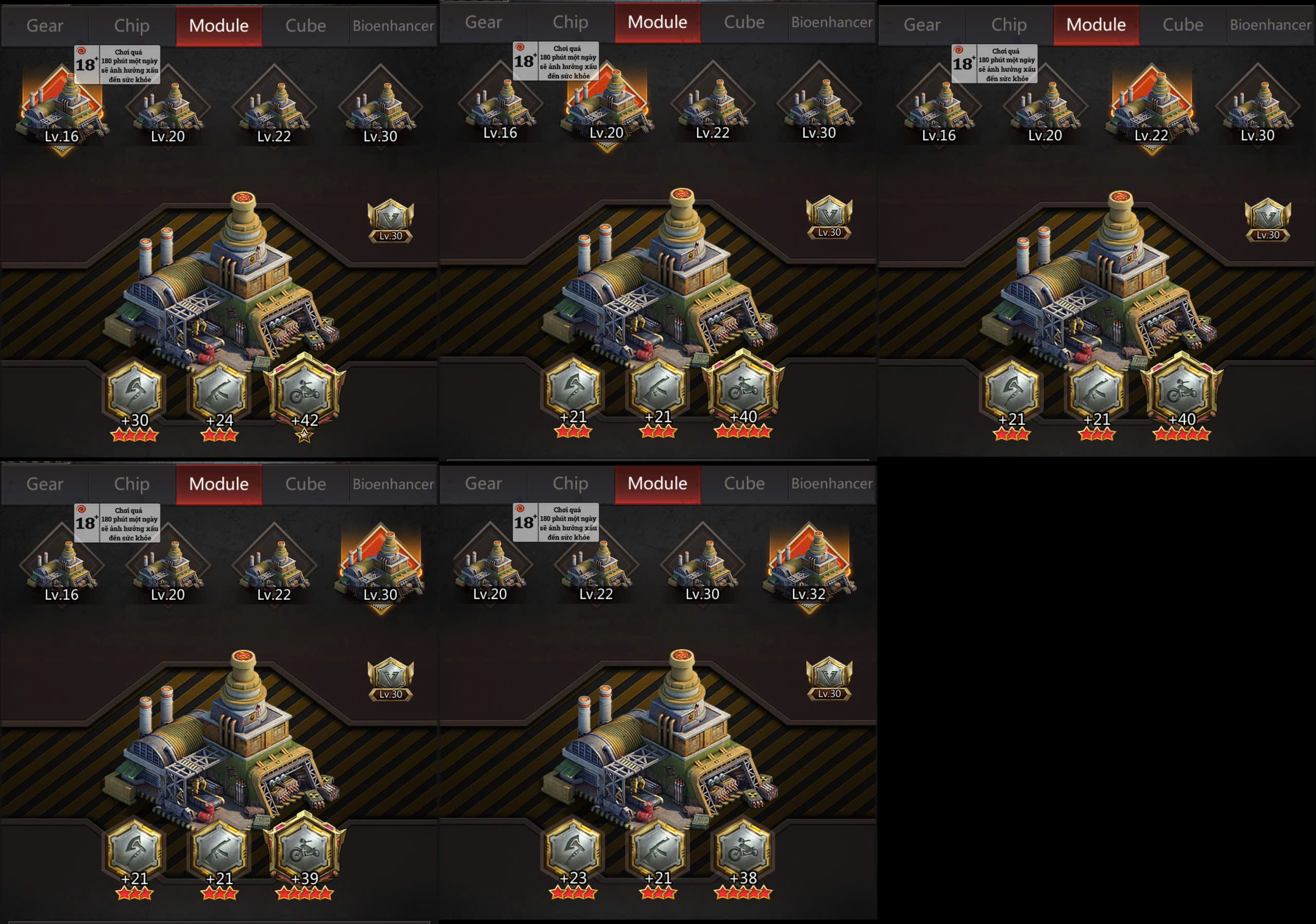Select the orange-highlighted Lv.22 factory thumbnail
1316x924 pixels.
click(x=1151, y=107)
